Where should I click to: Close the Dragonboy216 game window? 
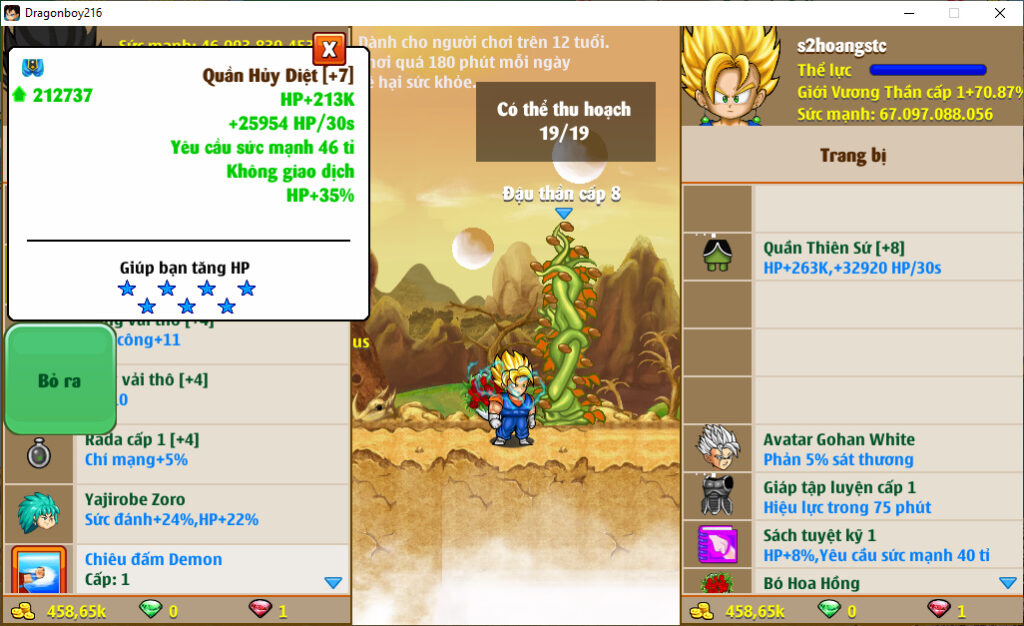pos(999,13)
